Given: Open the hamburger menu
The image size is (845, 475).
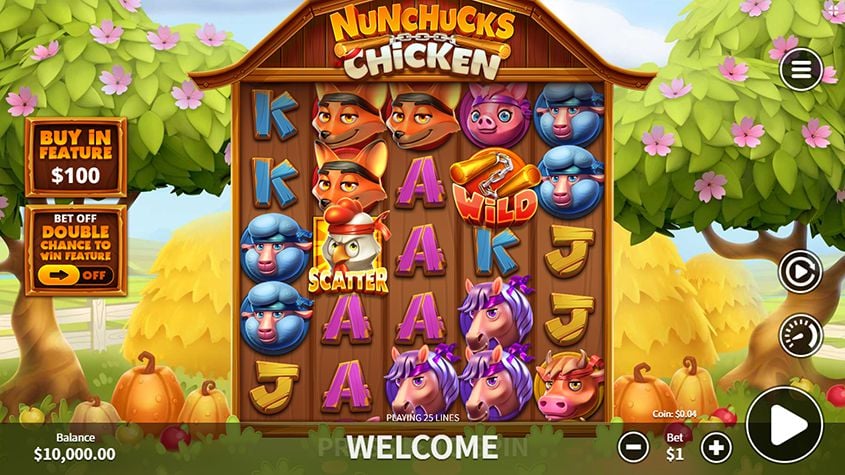Looking at the screenshot, I should [800, 69].
